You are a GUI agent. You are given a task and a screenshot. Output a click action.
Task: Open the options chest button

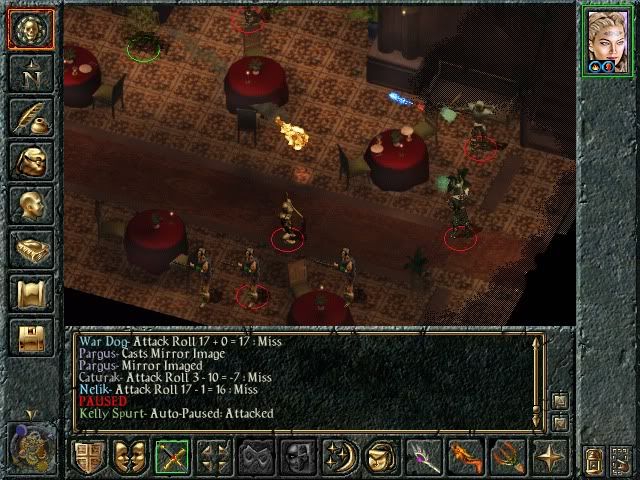(30, 336)
